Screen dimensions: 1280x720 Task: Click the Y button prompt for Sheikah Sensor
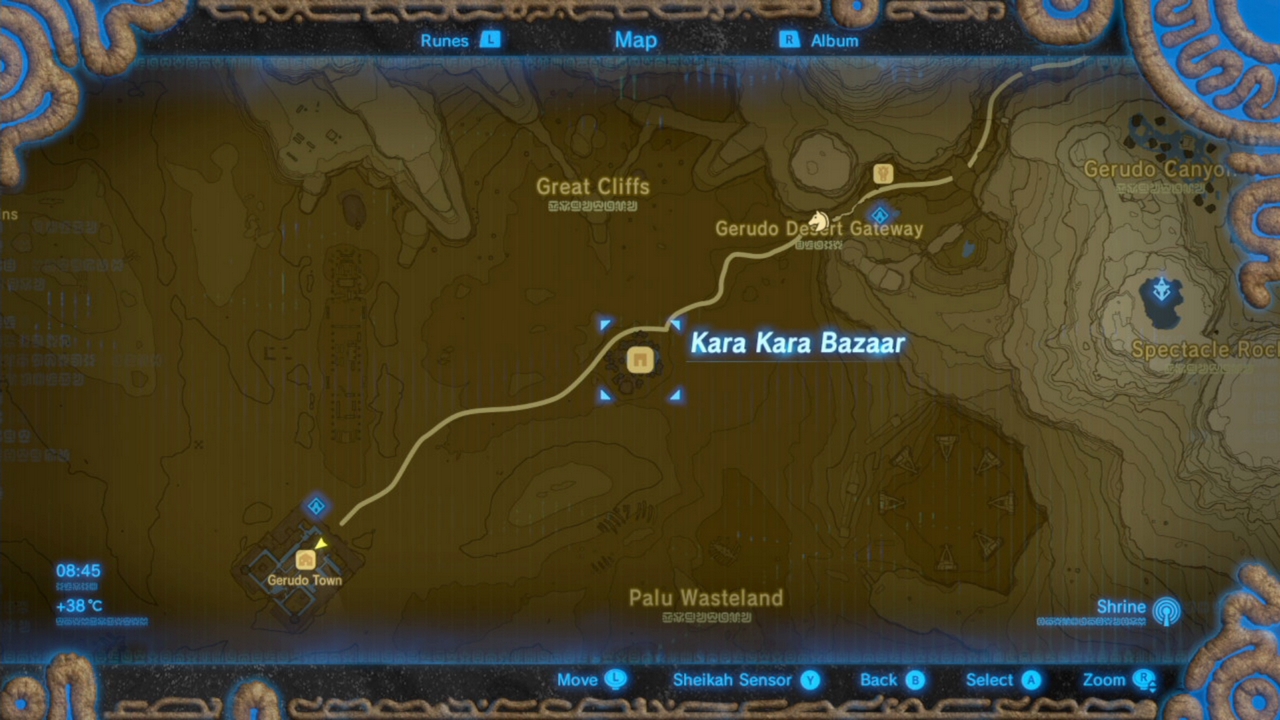point(810,679)
